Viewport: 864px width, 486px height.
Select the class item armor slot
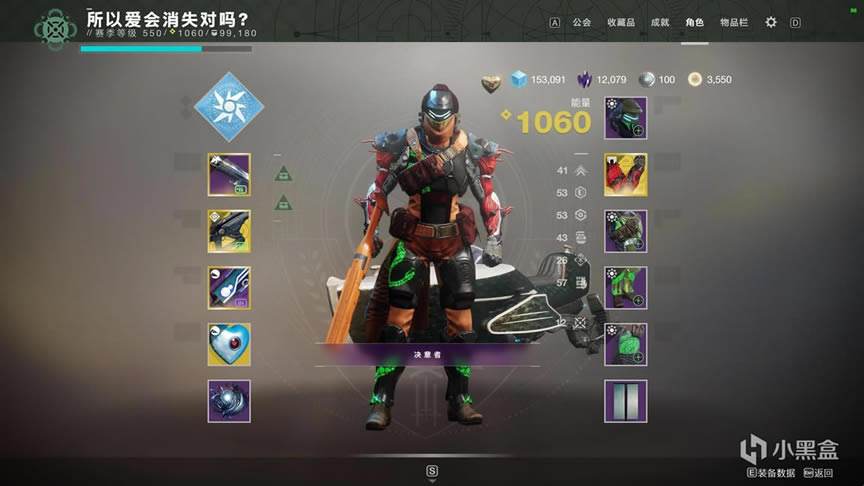[626, 345]
